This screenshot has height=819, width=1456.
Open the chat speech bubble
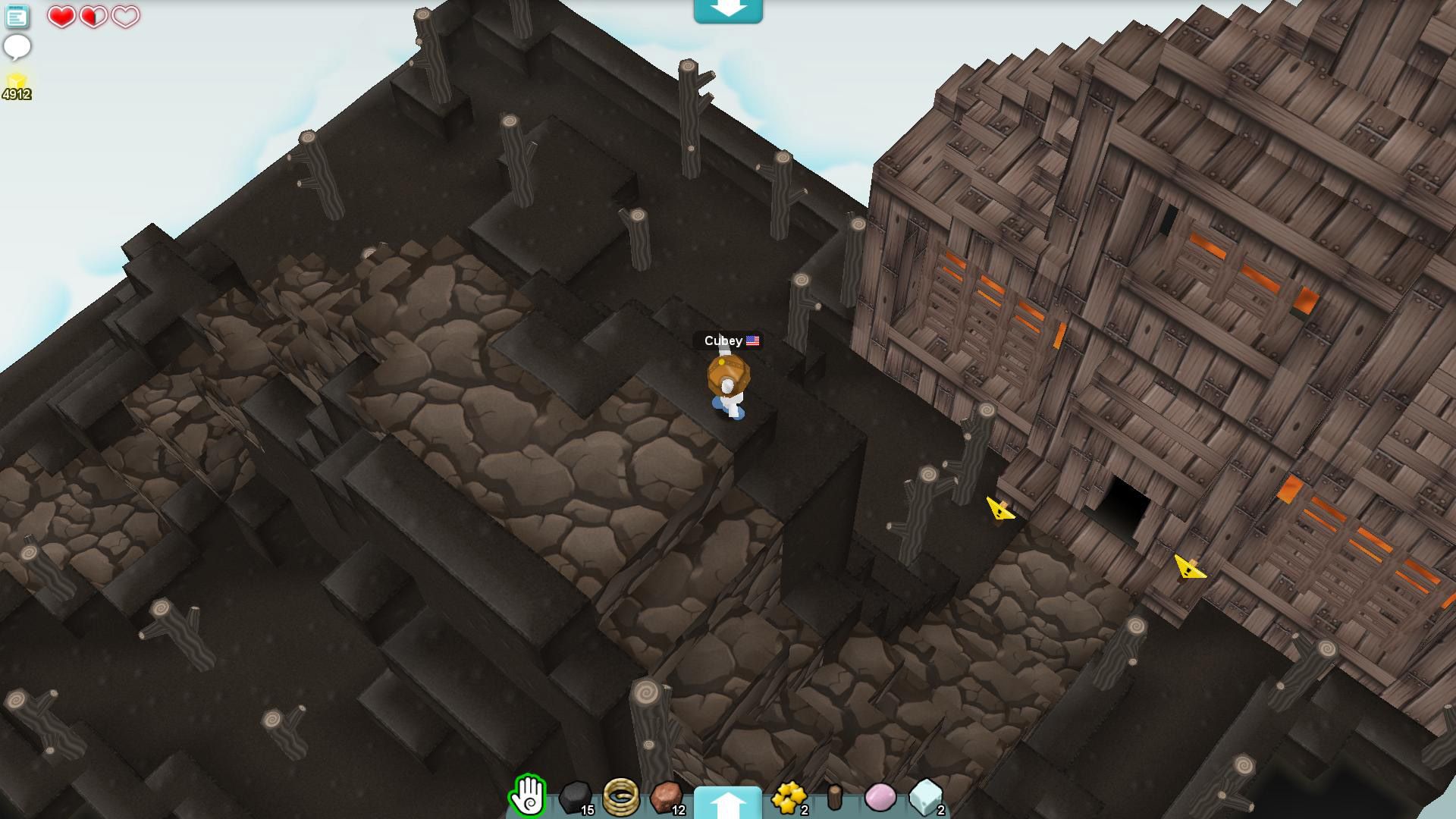(17, 47)
